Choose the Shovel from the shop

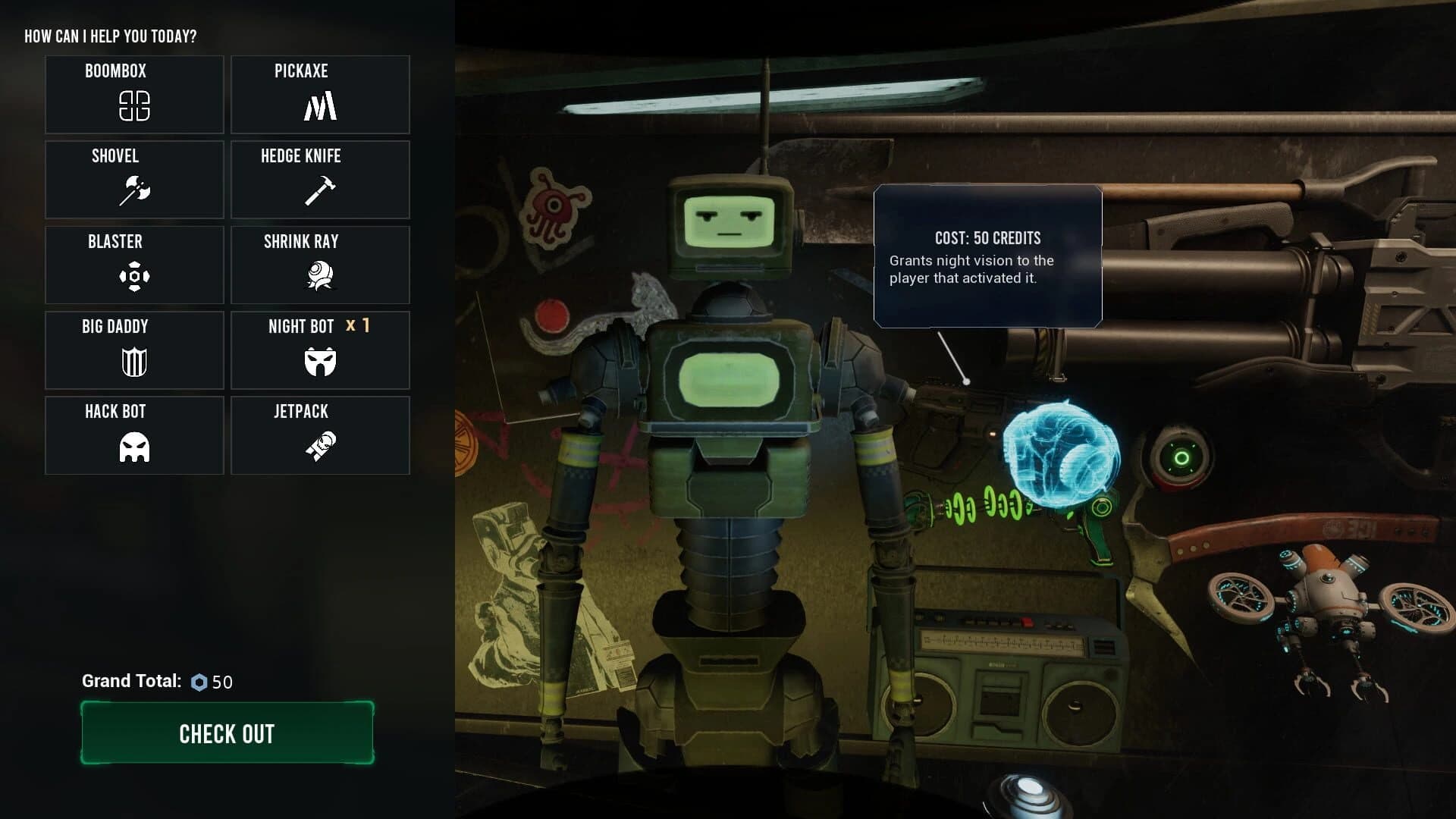coord(133,180)
